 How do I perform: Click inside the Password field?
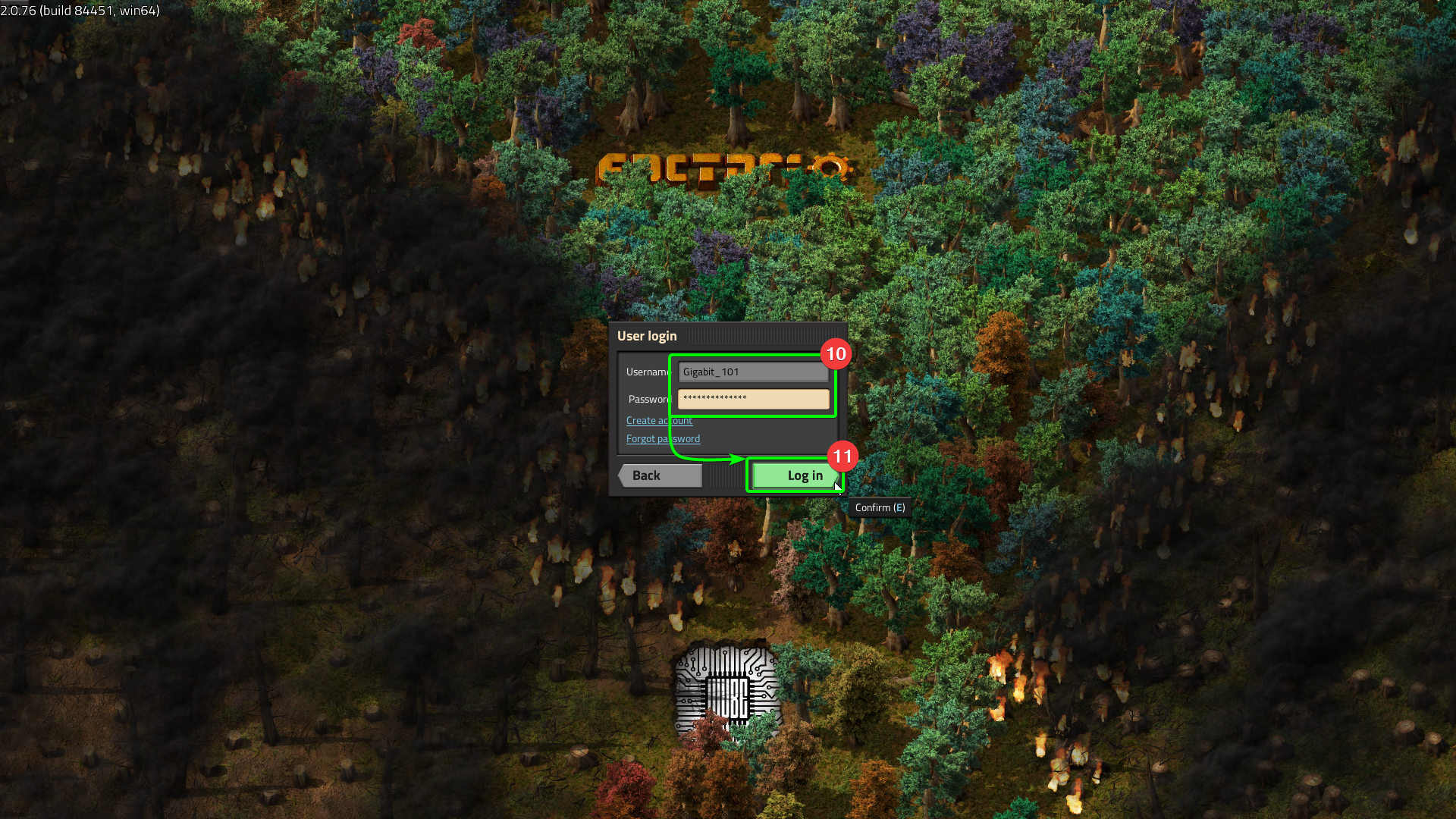click(x=752, y=399)
